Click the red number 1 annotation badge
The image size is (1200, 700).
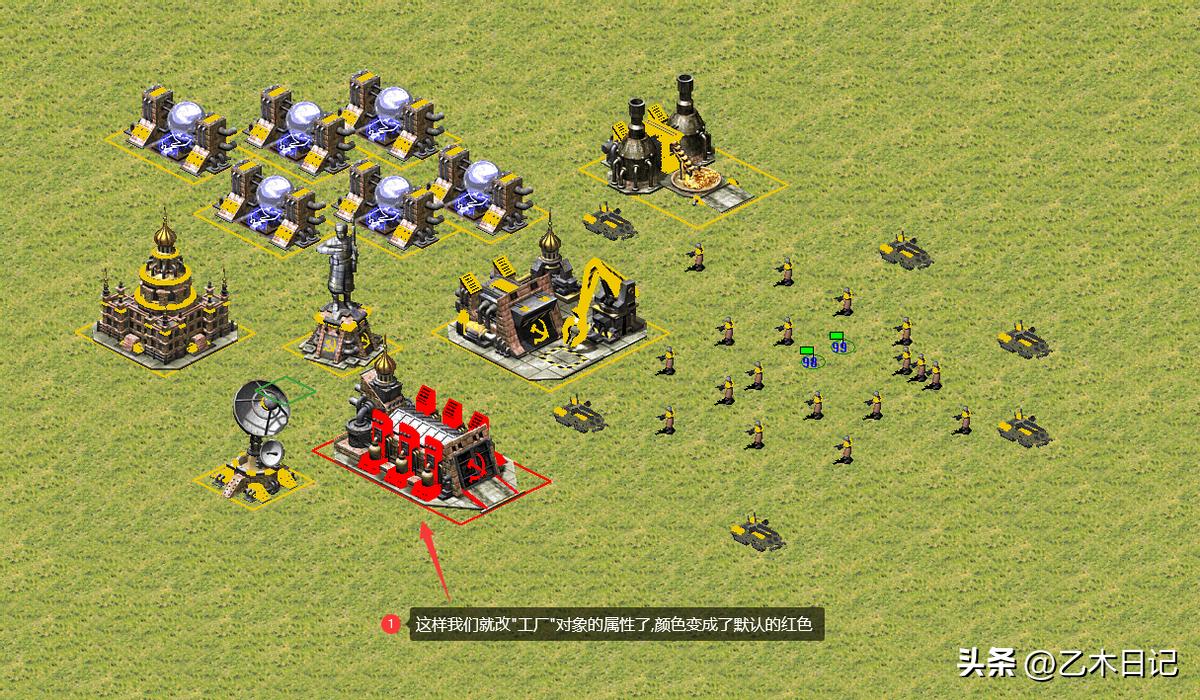point(391,625)
